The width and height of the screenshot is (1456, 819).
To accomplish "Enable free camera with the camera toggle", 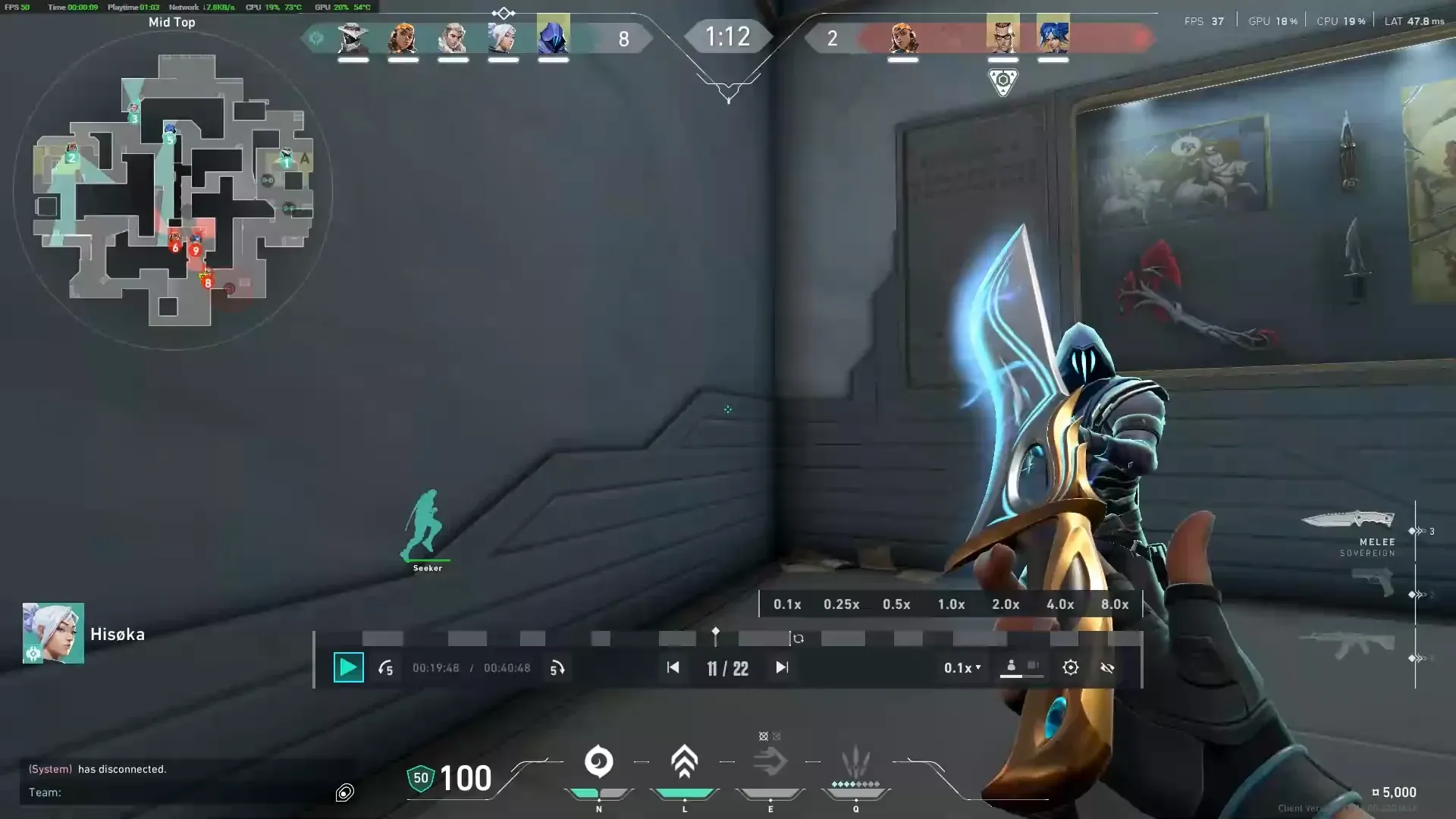I will [x=1033, y=666].
